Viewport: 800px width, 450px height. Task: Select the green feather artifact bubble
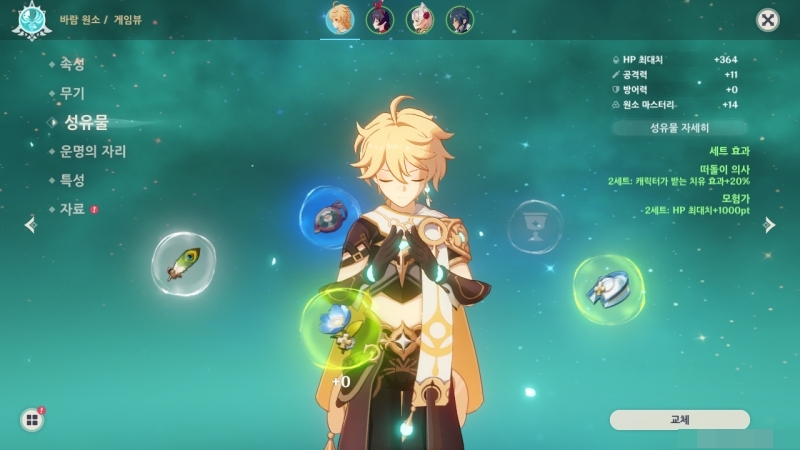[x=183, y=264]
